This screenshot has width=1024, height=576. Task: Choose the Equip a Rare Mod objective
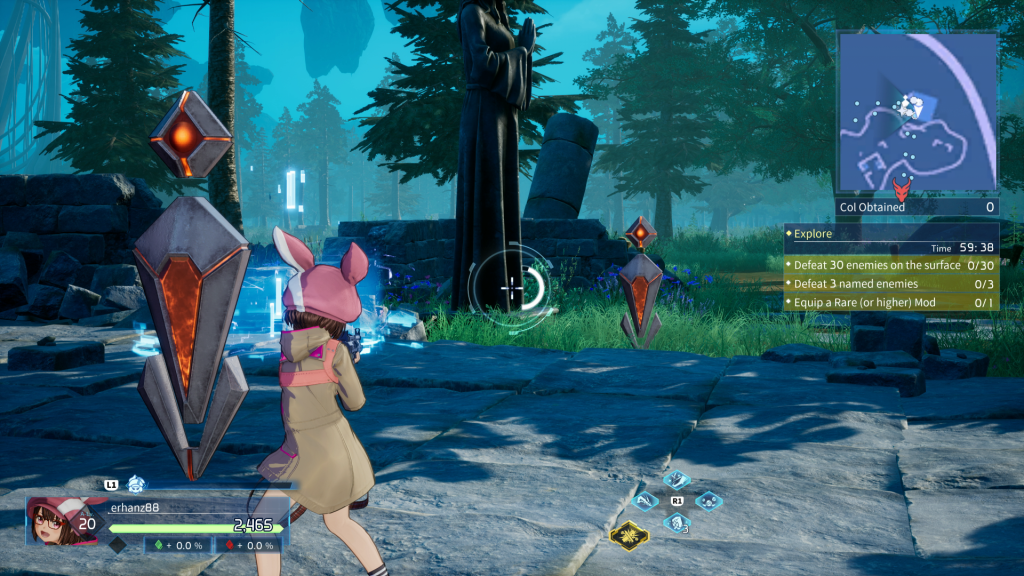[x=890, y=302]
